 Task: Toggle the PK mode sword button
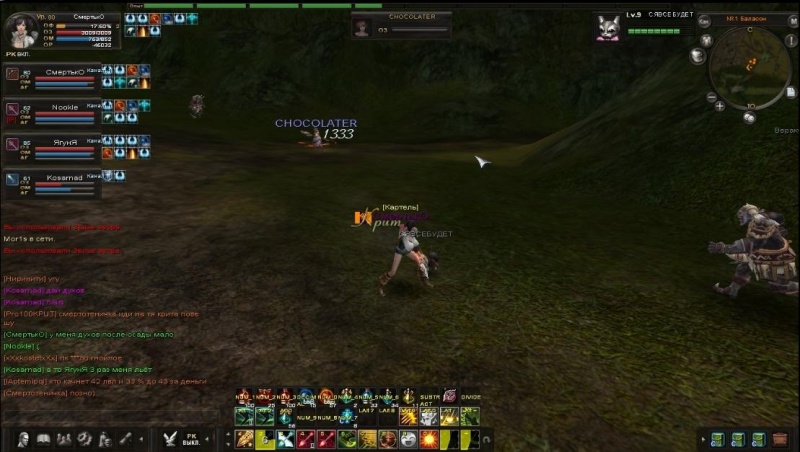(171, 438)
